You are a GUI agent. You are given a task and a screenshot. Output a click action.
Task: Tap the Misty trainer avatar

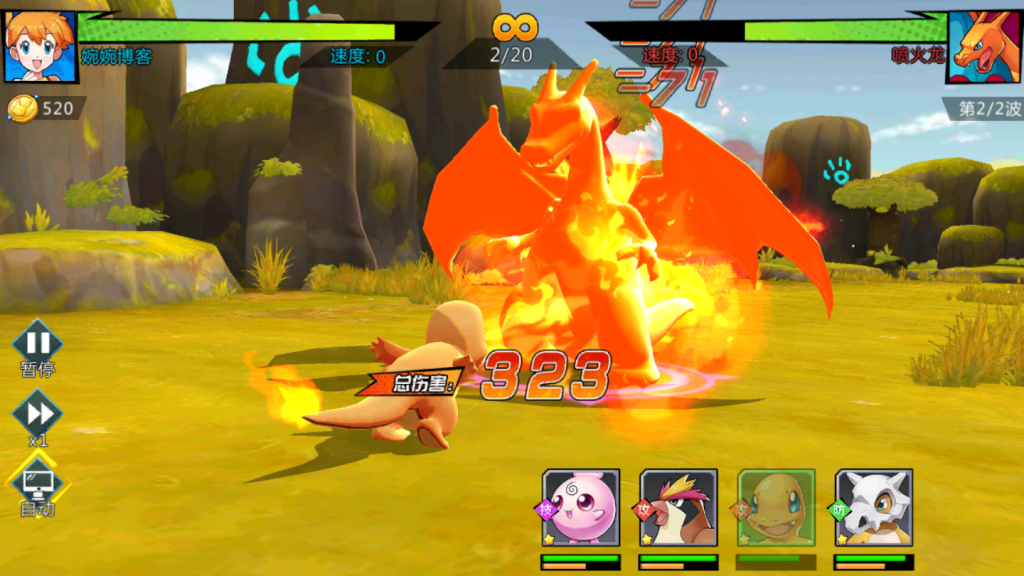pyautogui.click(x=40, y=45)
